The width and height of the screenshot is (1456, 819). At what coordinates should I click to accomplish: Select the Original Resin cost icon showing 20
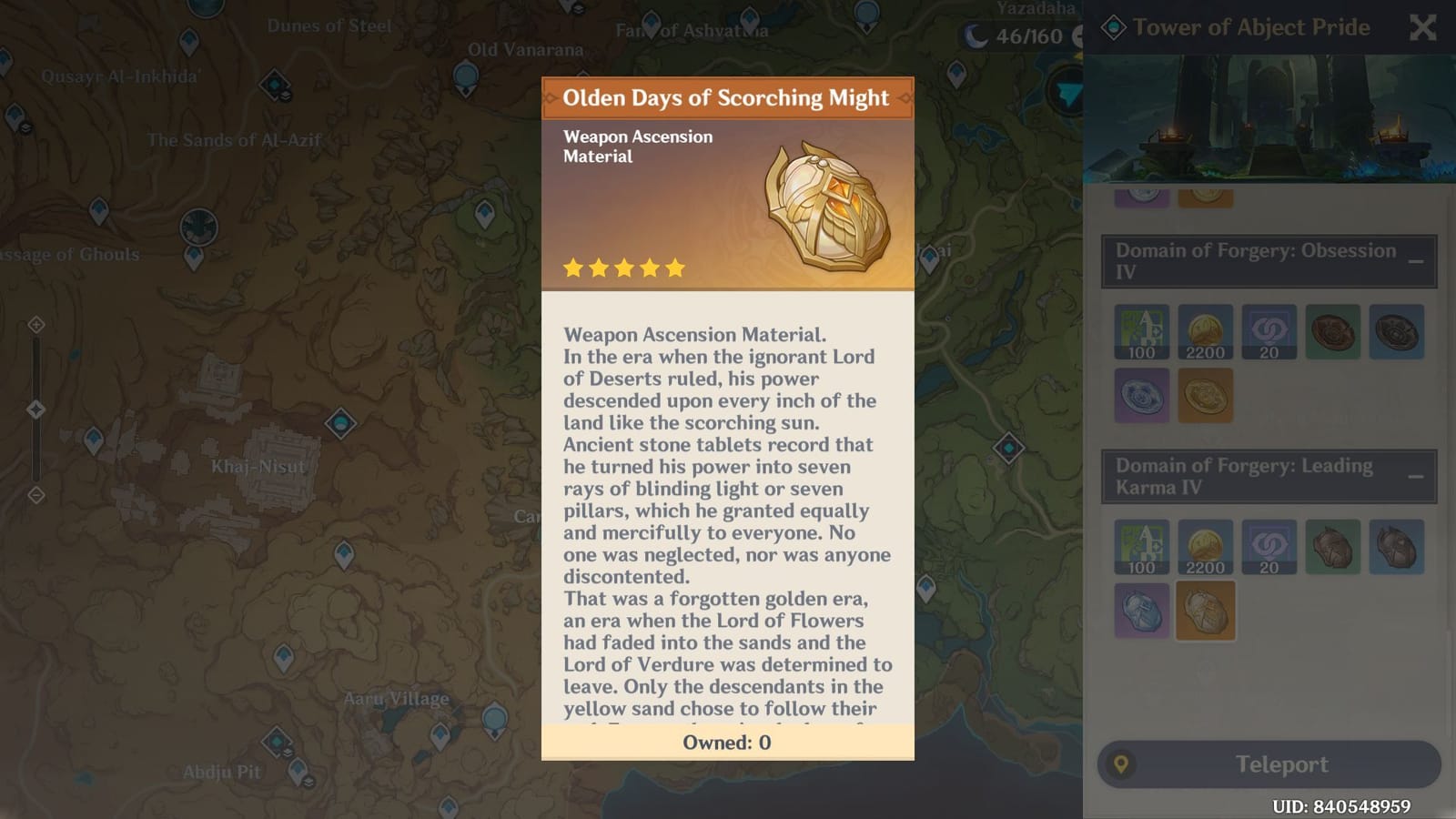1269,333
